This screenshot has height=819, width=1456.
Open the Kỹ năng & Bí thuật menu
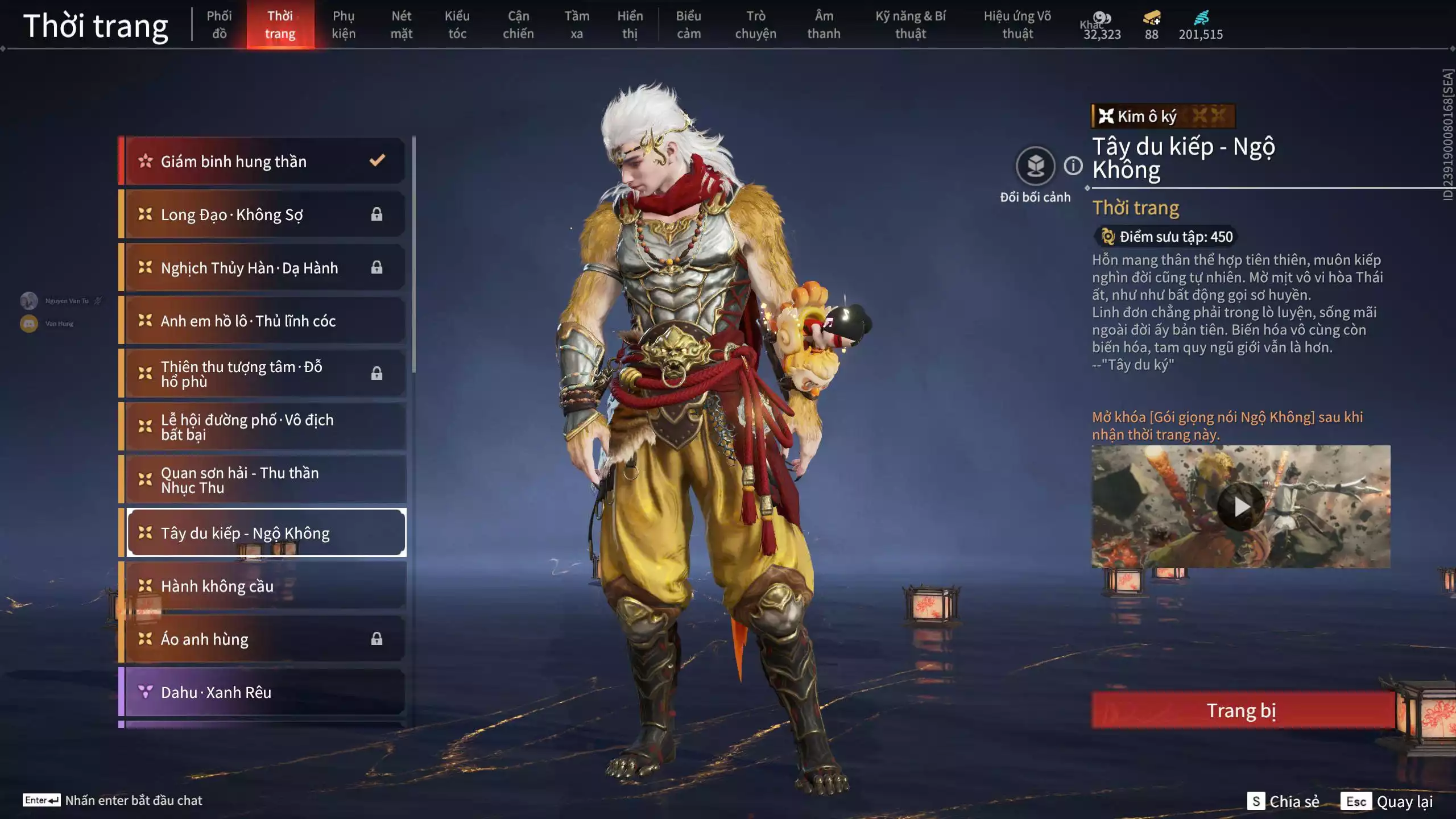[x=910, y=25]
